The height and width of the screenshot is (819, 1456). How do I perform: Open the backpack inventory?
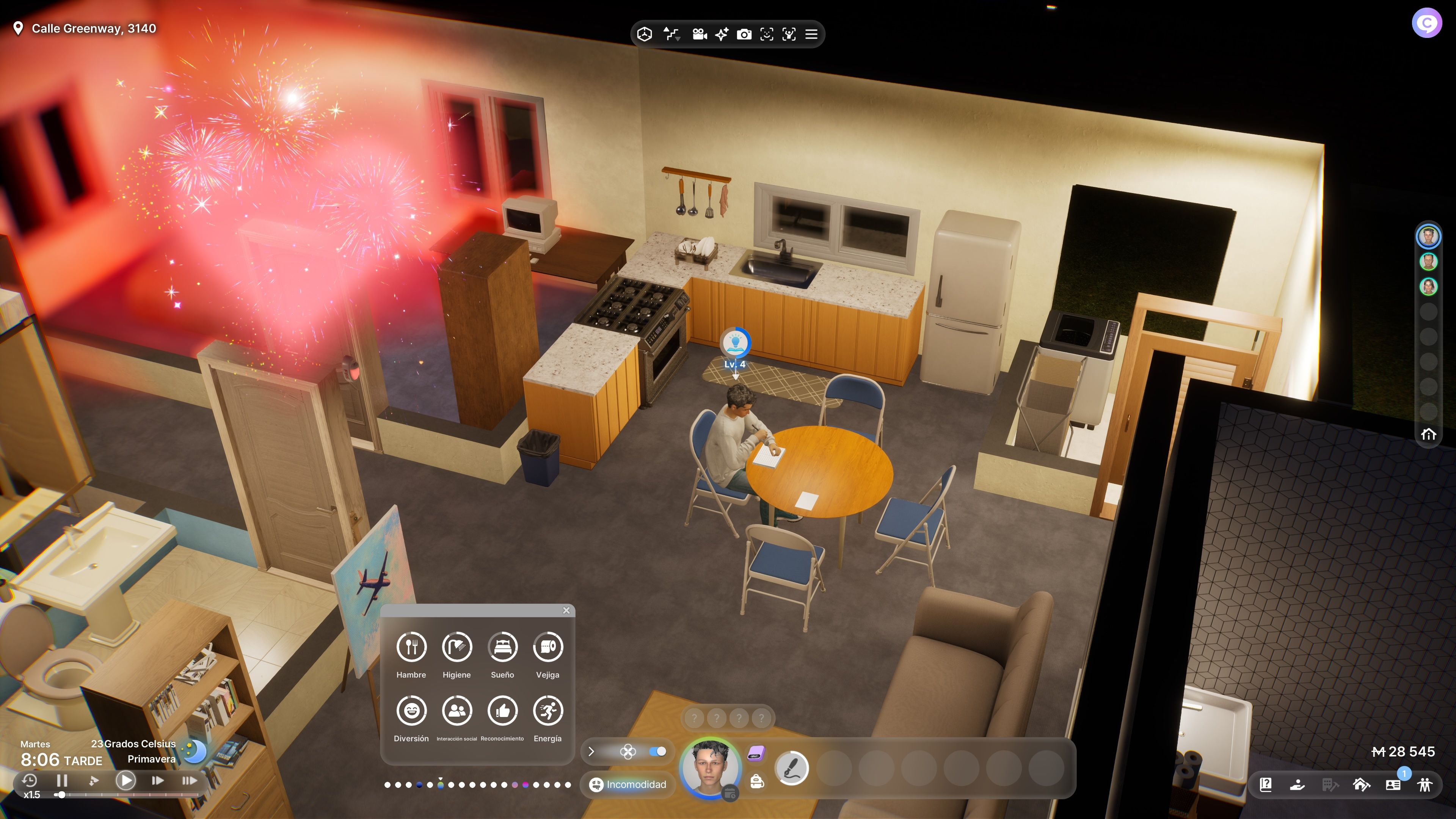tap(757, 782)
